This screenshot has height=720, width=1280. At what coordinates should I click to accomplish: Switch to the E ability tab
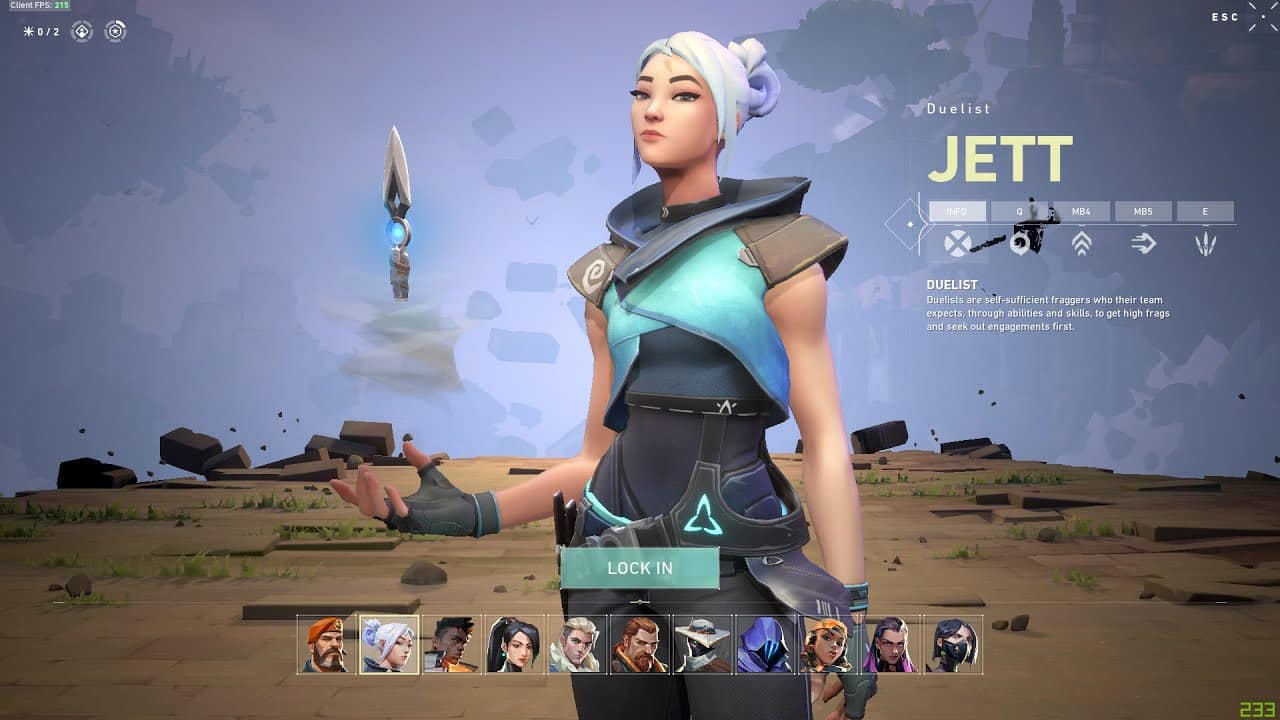(1205, 212)
